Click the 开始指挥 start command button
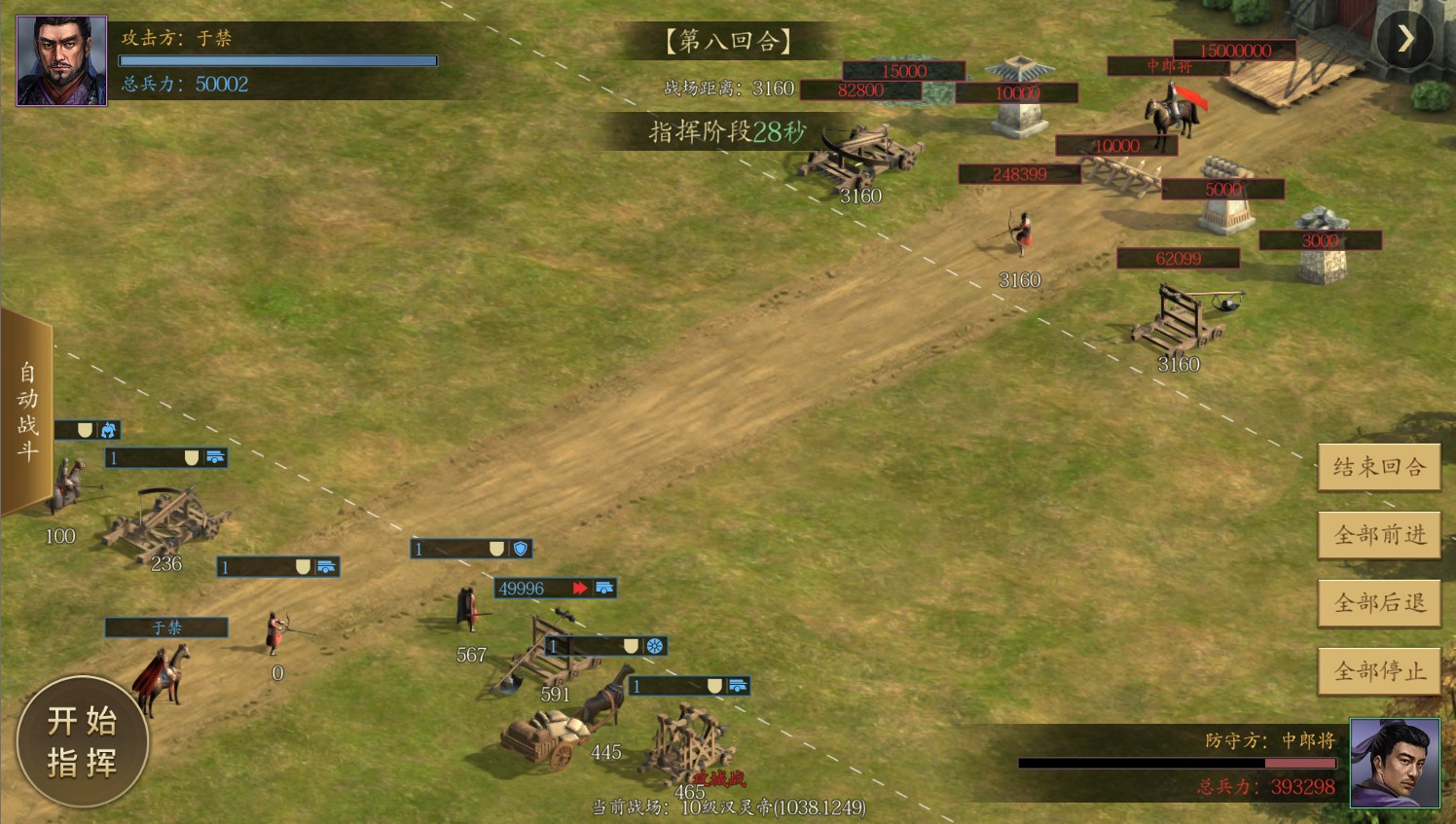 83,741
